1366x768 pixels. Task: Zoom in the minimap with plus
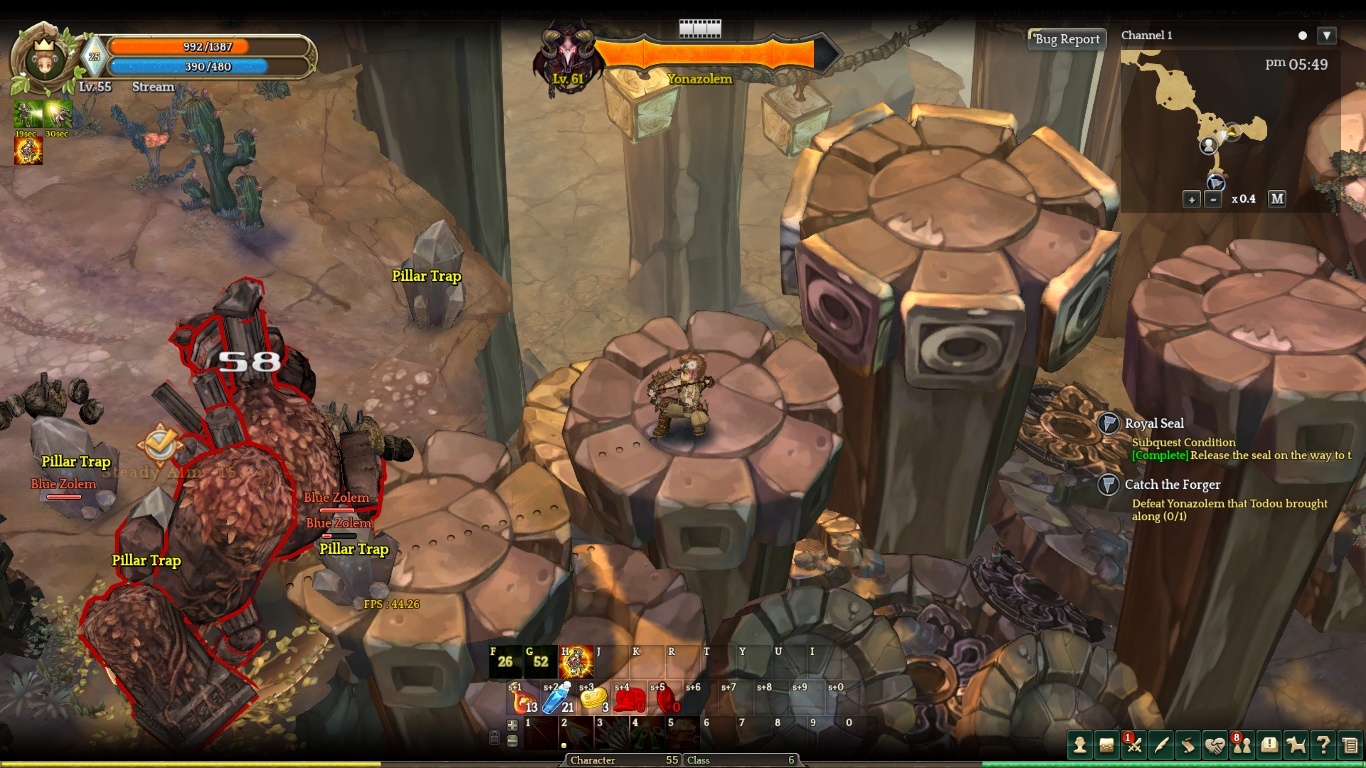(x=1191, y=199)
